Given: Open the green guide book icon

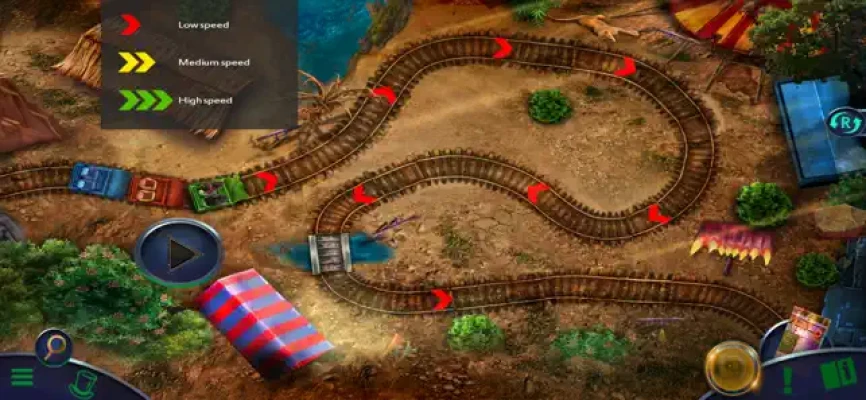Looking at the screenshot, I should (x=836, y=376).
